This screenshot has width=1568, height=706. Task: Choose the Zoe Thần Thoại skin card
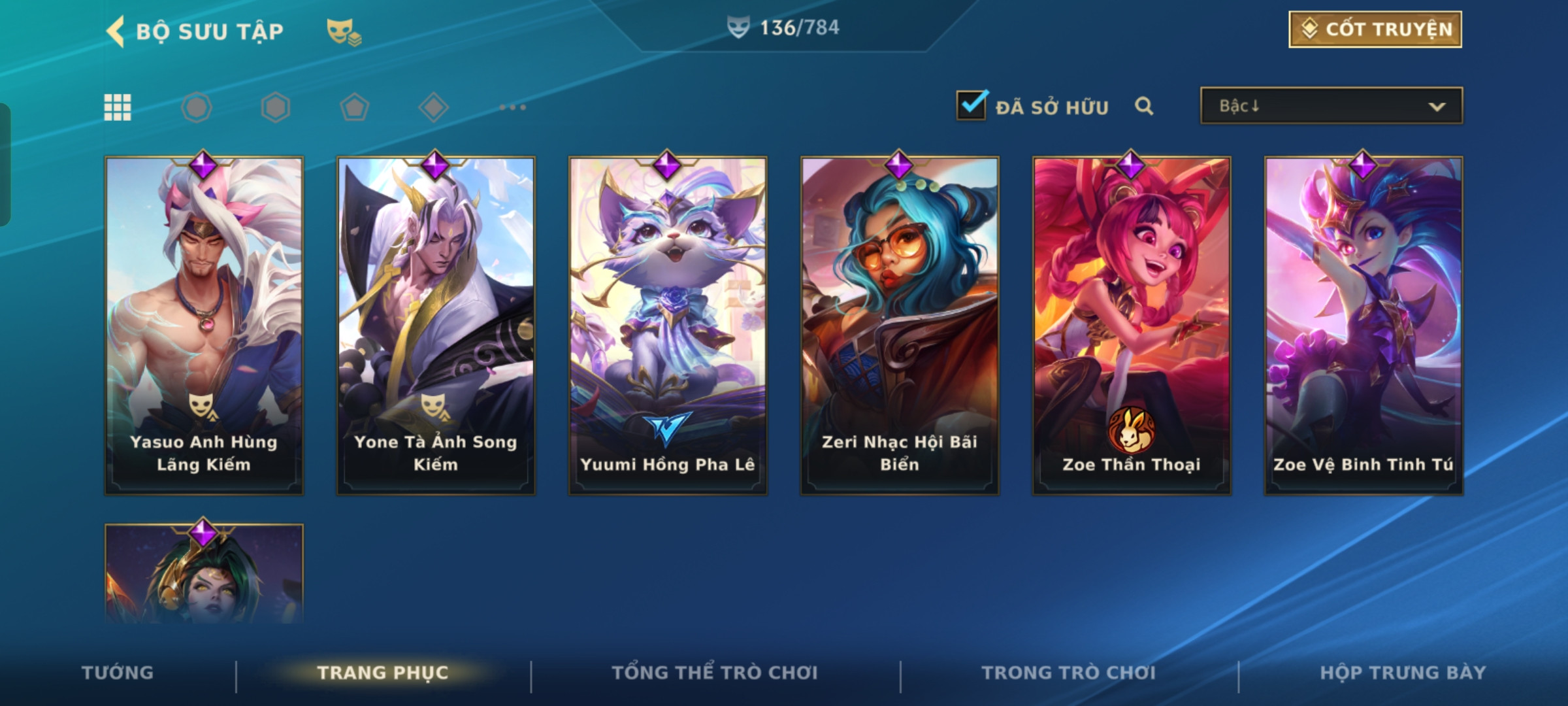1132,325
